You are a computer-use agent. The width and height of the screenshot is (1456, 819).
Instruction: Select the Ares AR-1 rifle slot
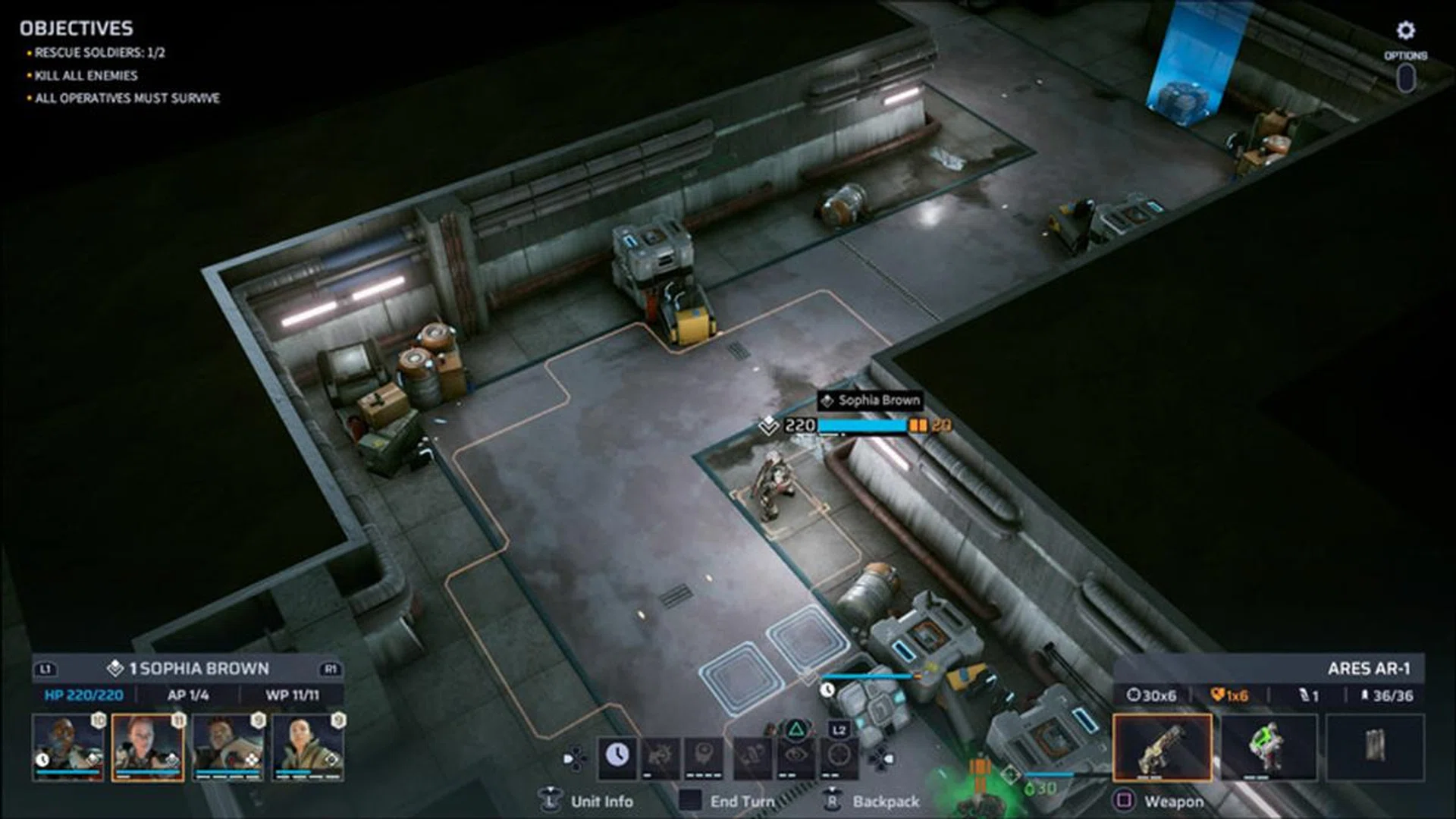[1162, 747]
